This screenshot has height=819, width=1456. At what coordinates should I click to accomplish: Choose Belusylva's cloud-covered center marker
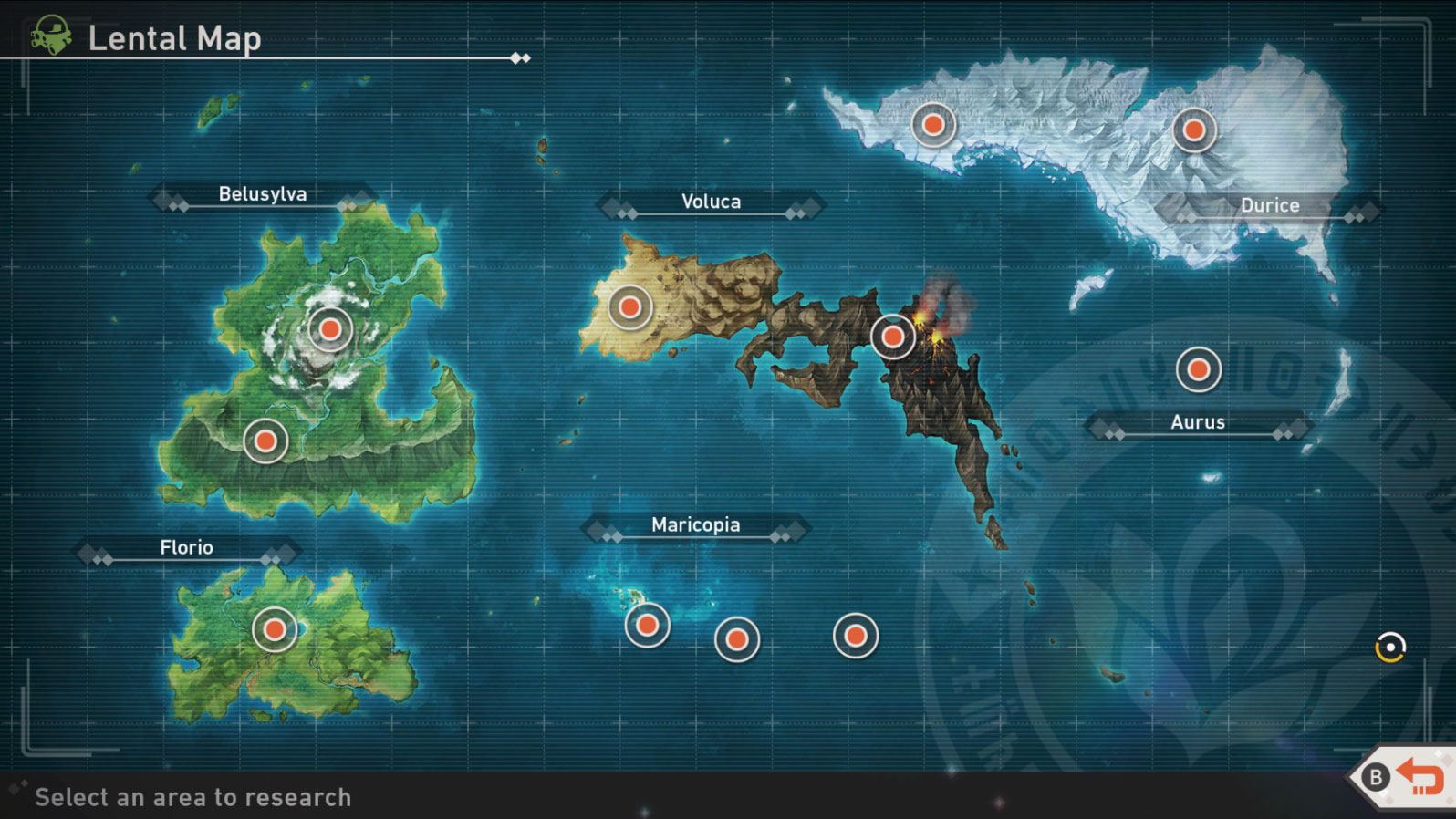[x=330, y=329]
